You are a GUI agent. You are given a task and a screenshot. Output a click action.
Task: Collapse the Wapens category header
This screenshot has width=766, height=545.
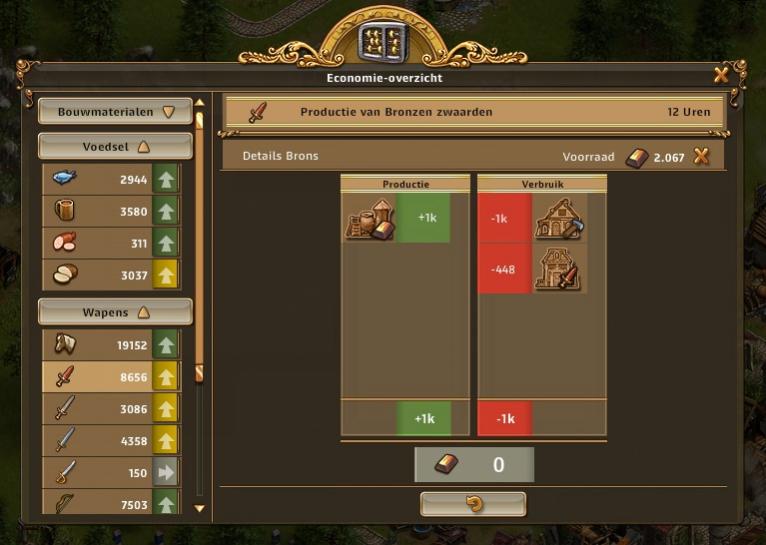pos(115,312)
